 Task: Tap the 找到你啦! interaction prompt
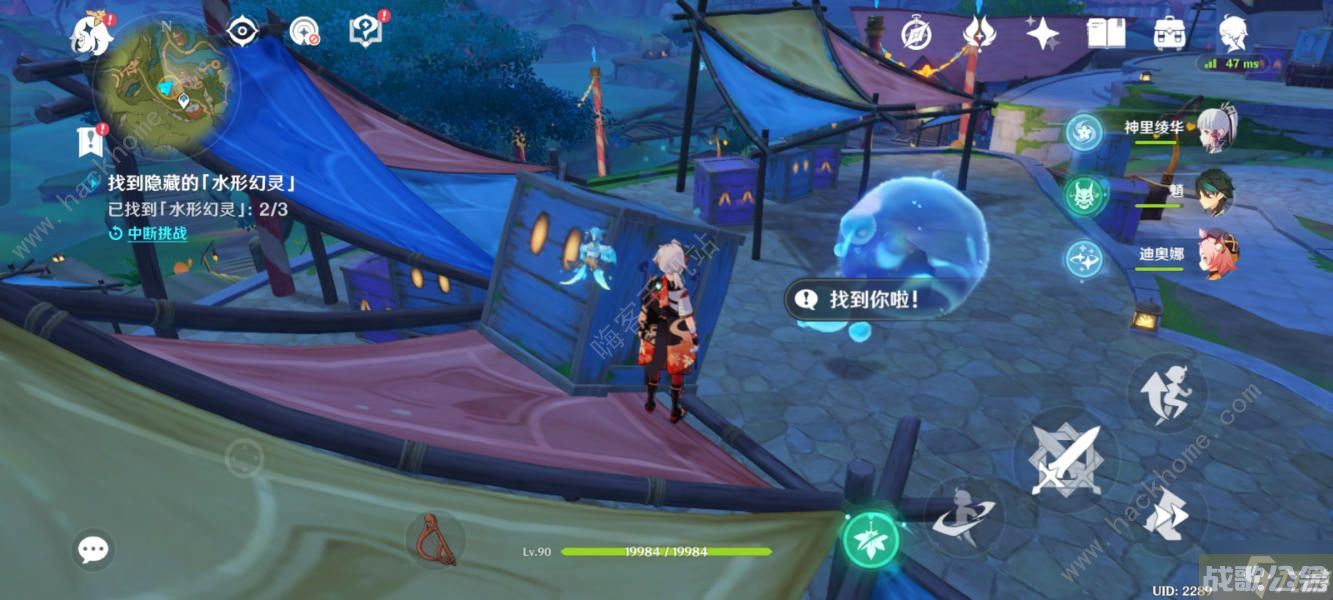[x=856, y=298]
